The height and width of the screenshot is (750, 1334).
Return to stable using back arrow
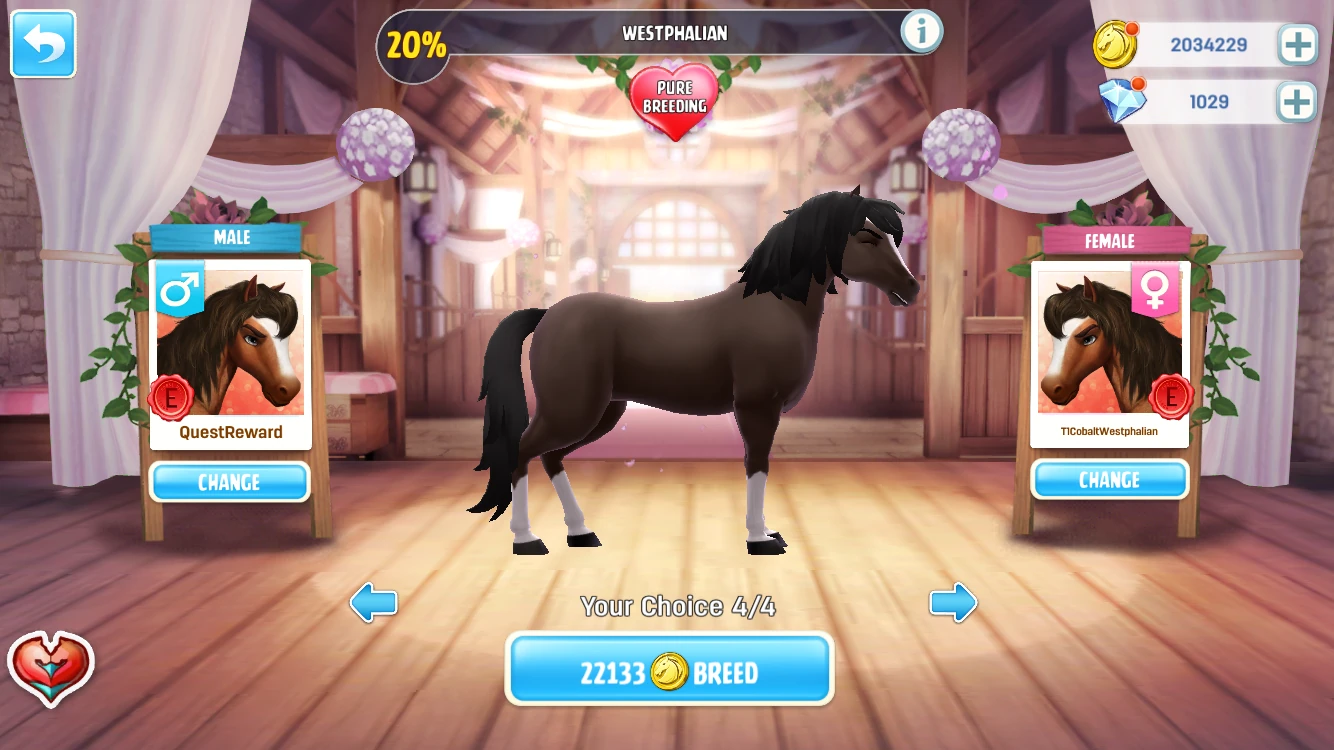point(42,44)
